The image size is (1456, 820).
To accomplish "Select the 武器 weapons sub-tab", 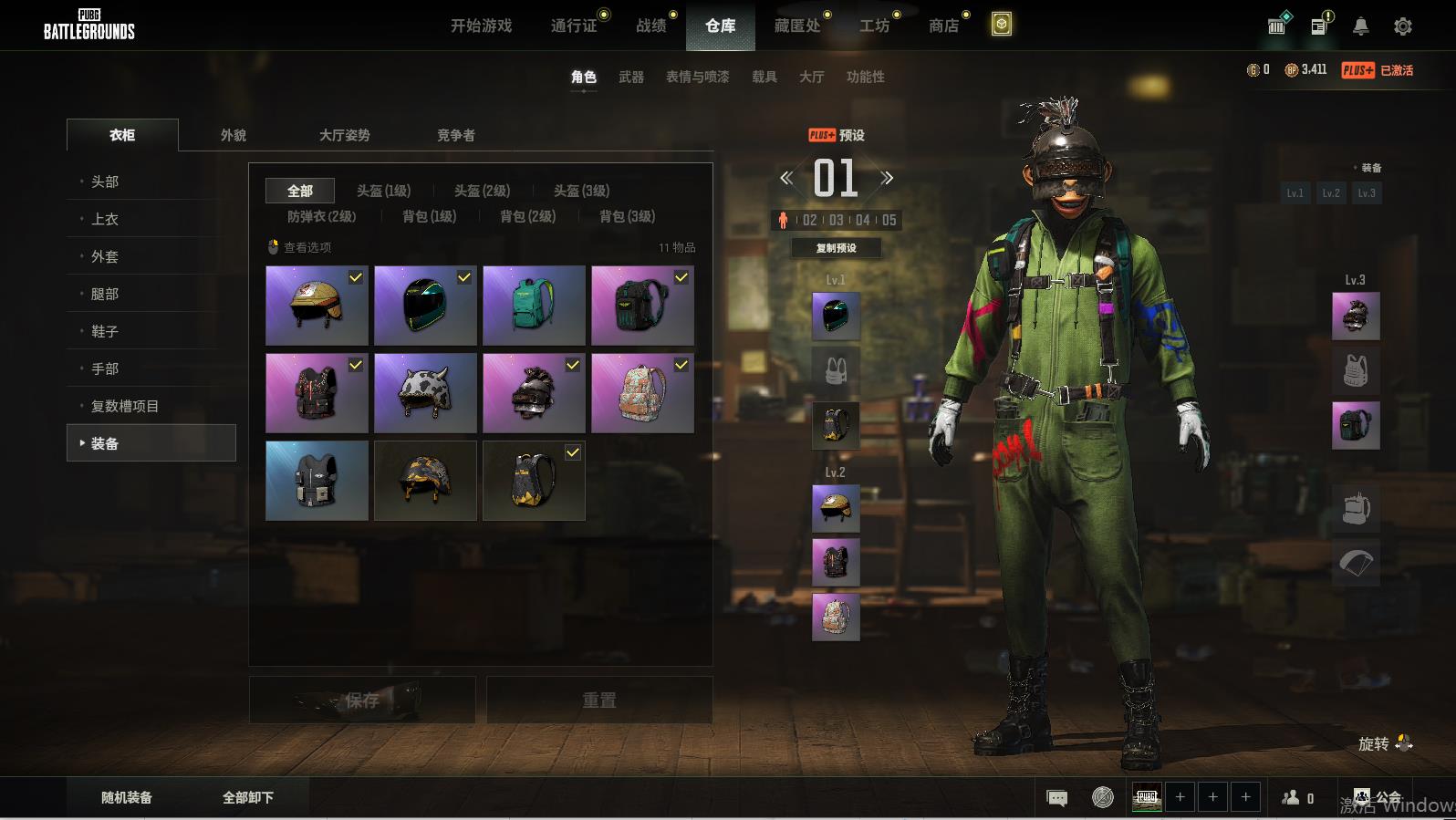I will pos(630,77).
